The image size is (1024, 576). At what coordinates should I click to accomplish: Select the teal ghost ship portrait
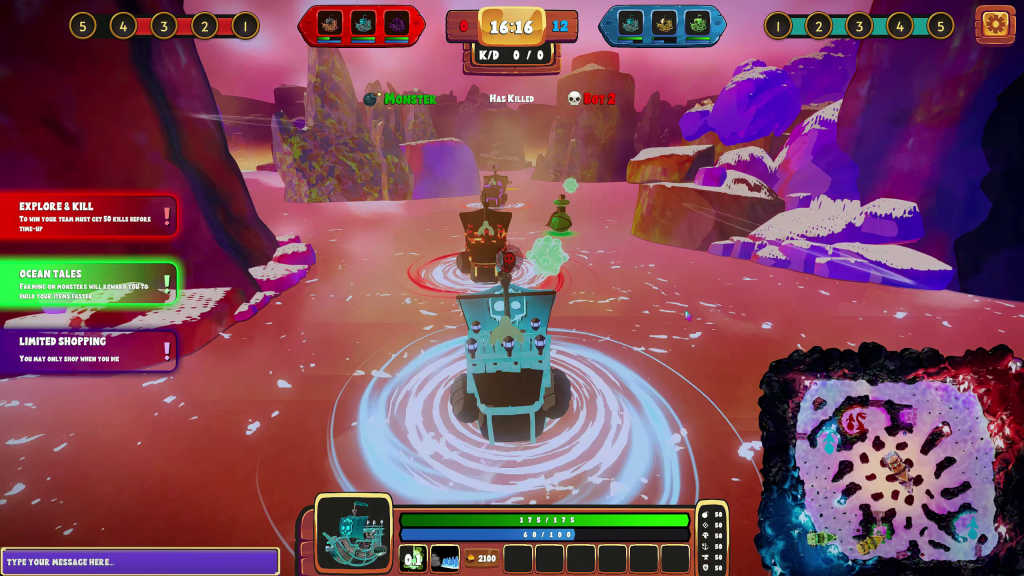pos(354,533)
